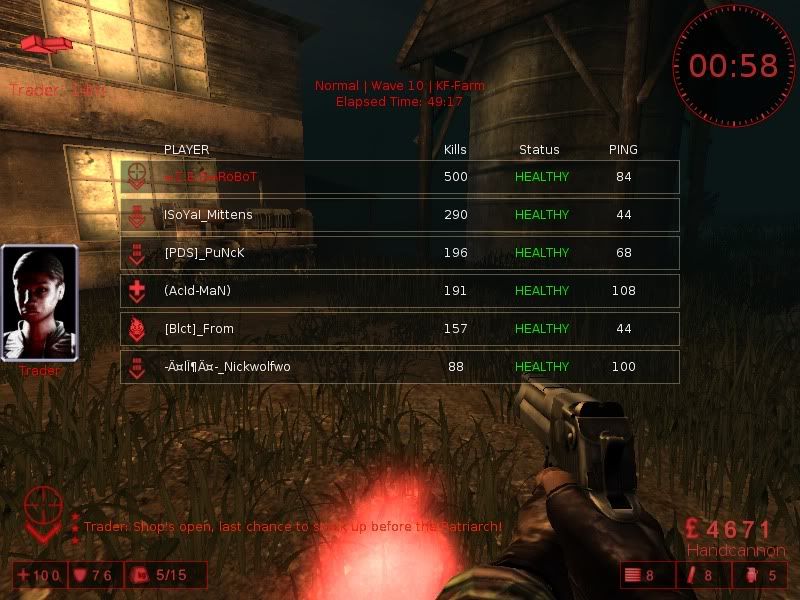Click the sharpshooter crosshair perk icon
Screen dimensions: 800x600
[x=135, y=177]
